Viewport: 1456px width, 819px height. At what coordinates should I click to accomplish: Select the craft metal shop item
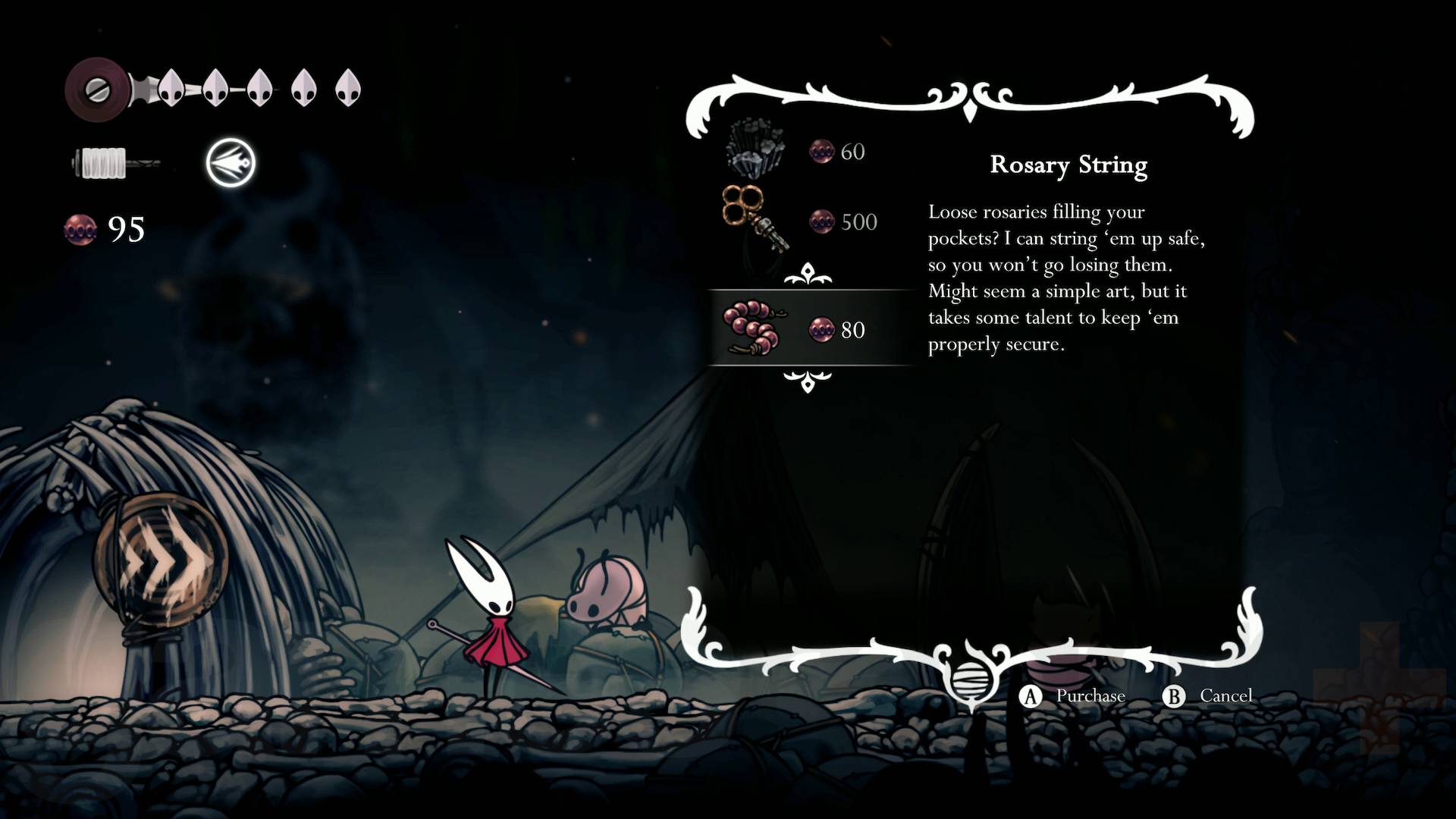point(753,148)
